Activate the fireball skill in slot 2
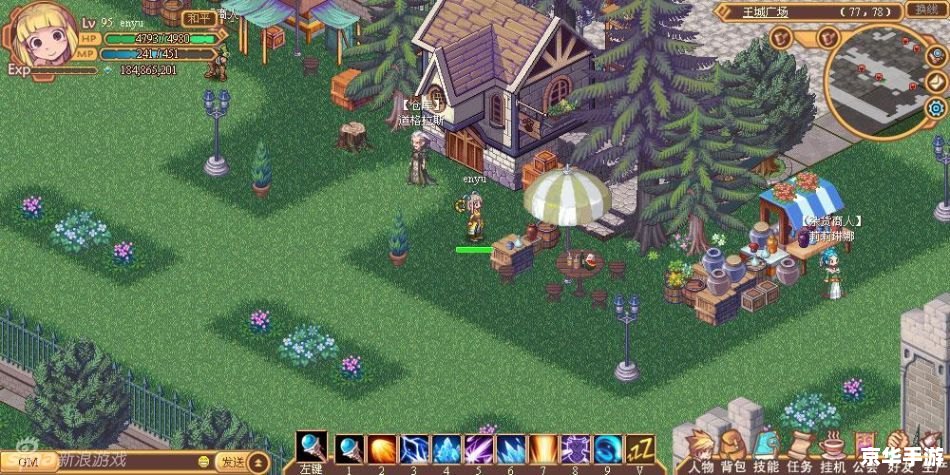Image resolution: width=950 pixels, height=475 pixels. [381, 449]
